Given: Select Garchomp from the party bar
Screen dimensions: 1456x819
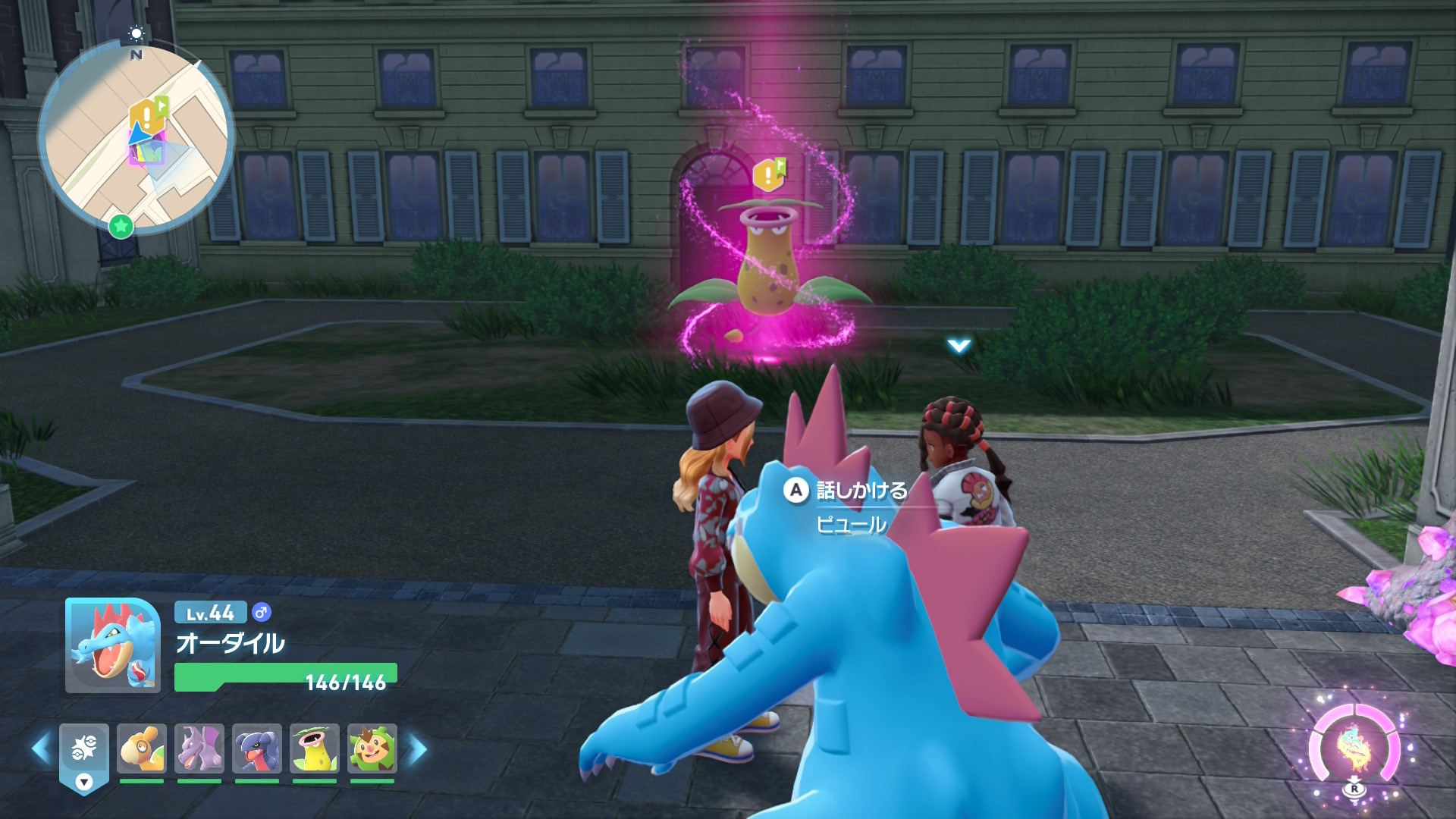Looking at the screenshot, I should (257, 748).
